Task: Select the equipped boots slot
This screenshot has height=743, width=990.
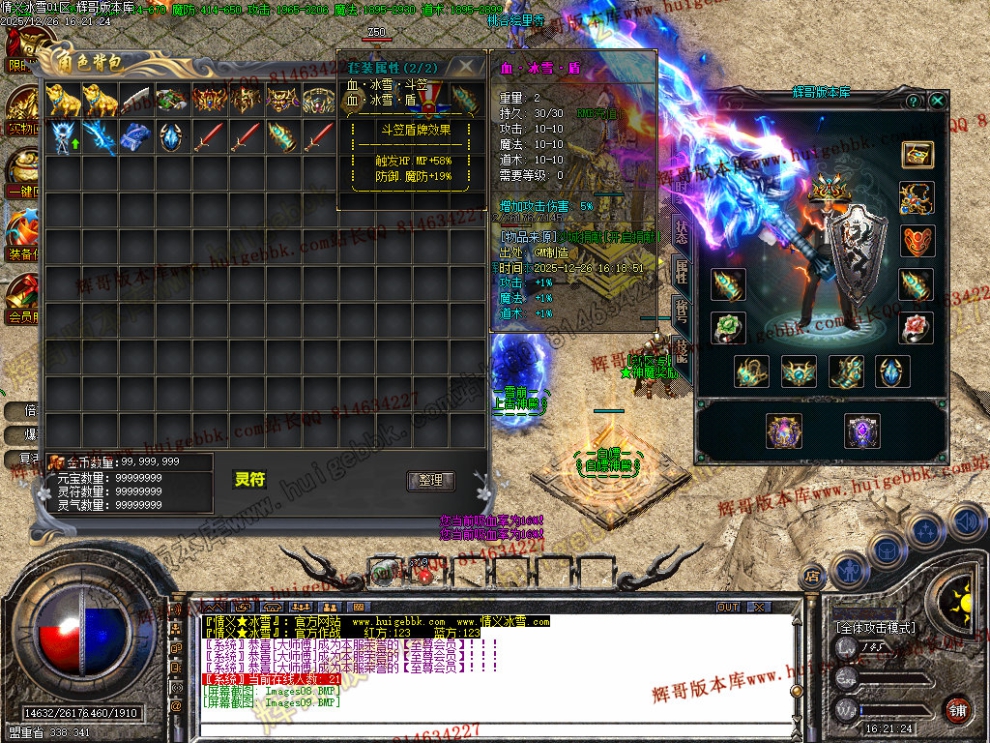Action: pyautogui.click(x=846, y=371)
